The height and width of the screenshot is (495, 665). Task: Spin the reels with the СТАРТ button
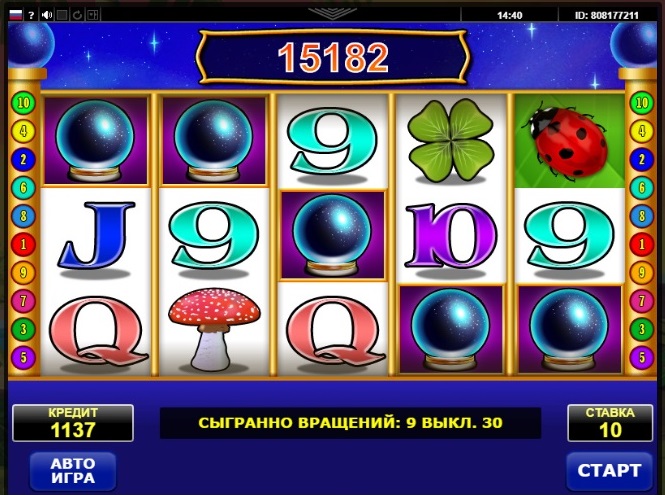tap(609, 470)
